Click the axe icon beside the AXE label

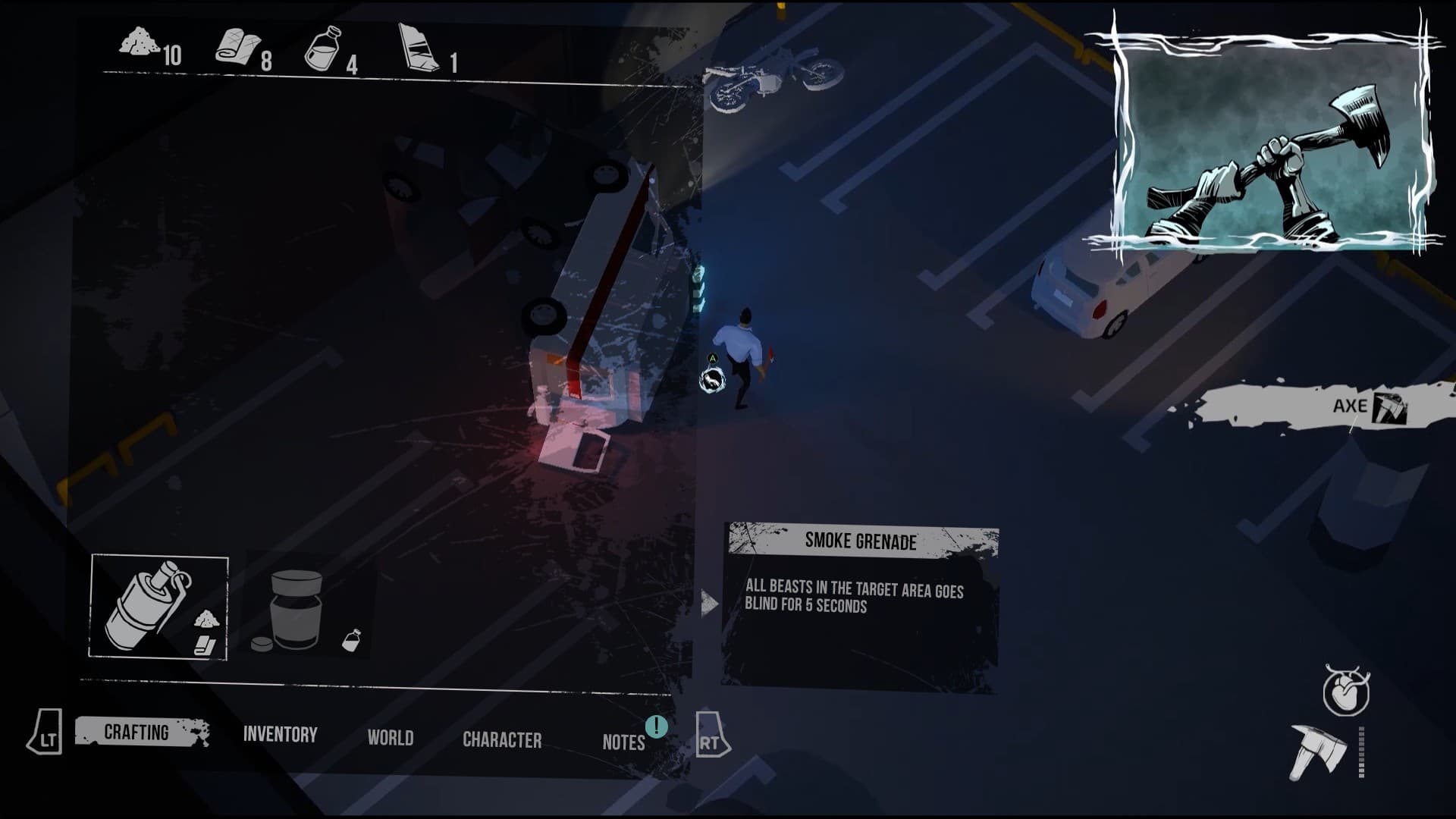1389,407
